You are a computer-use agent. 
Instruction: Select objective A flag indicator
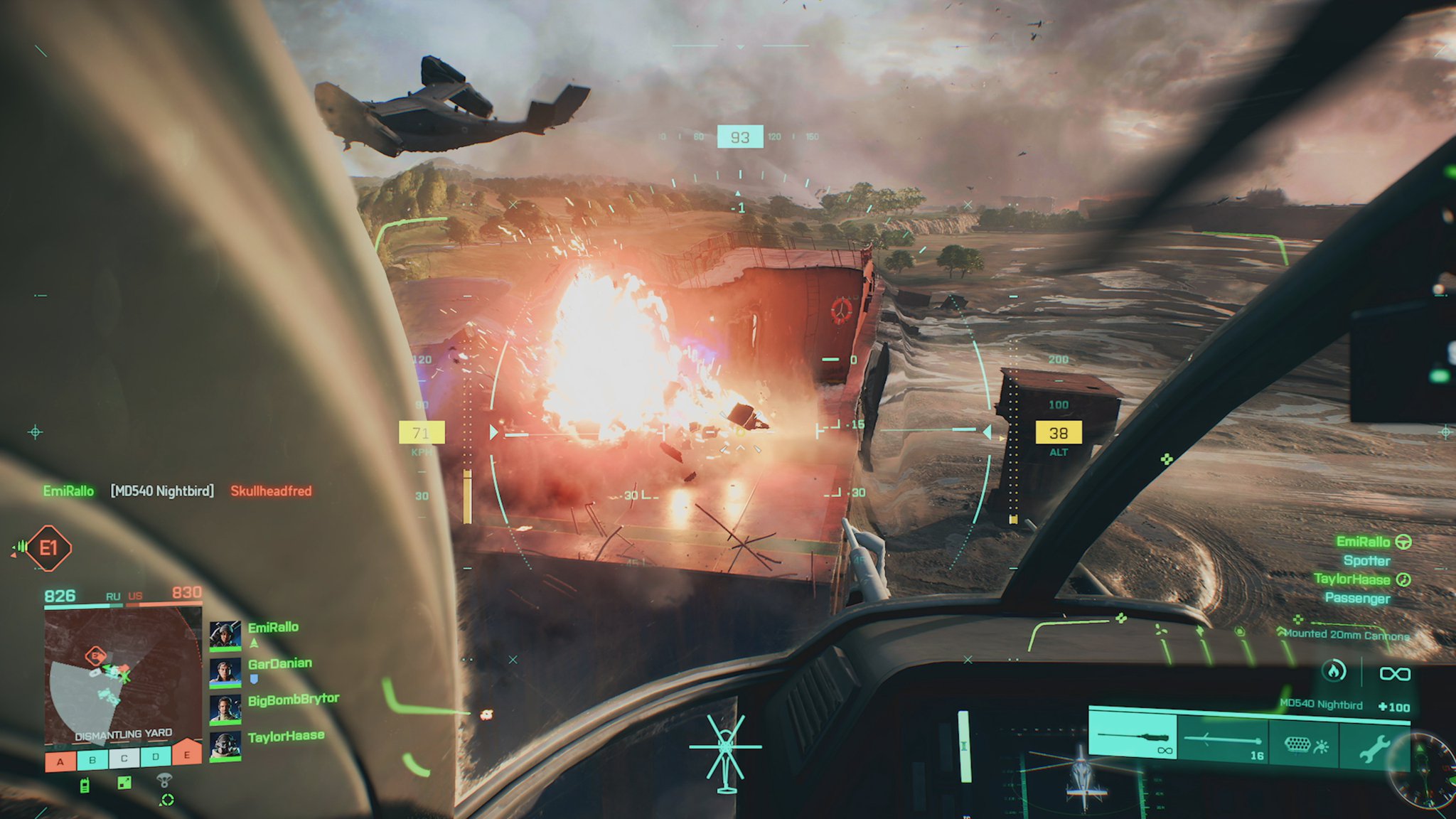coord(60,761)
